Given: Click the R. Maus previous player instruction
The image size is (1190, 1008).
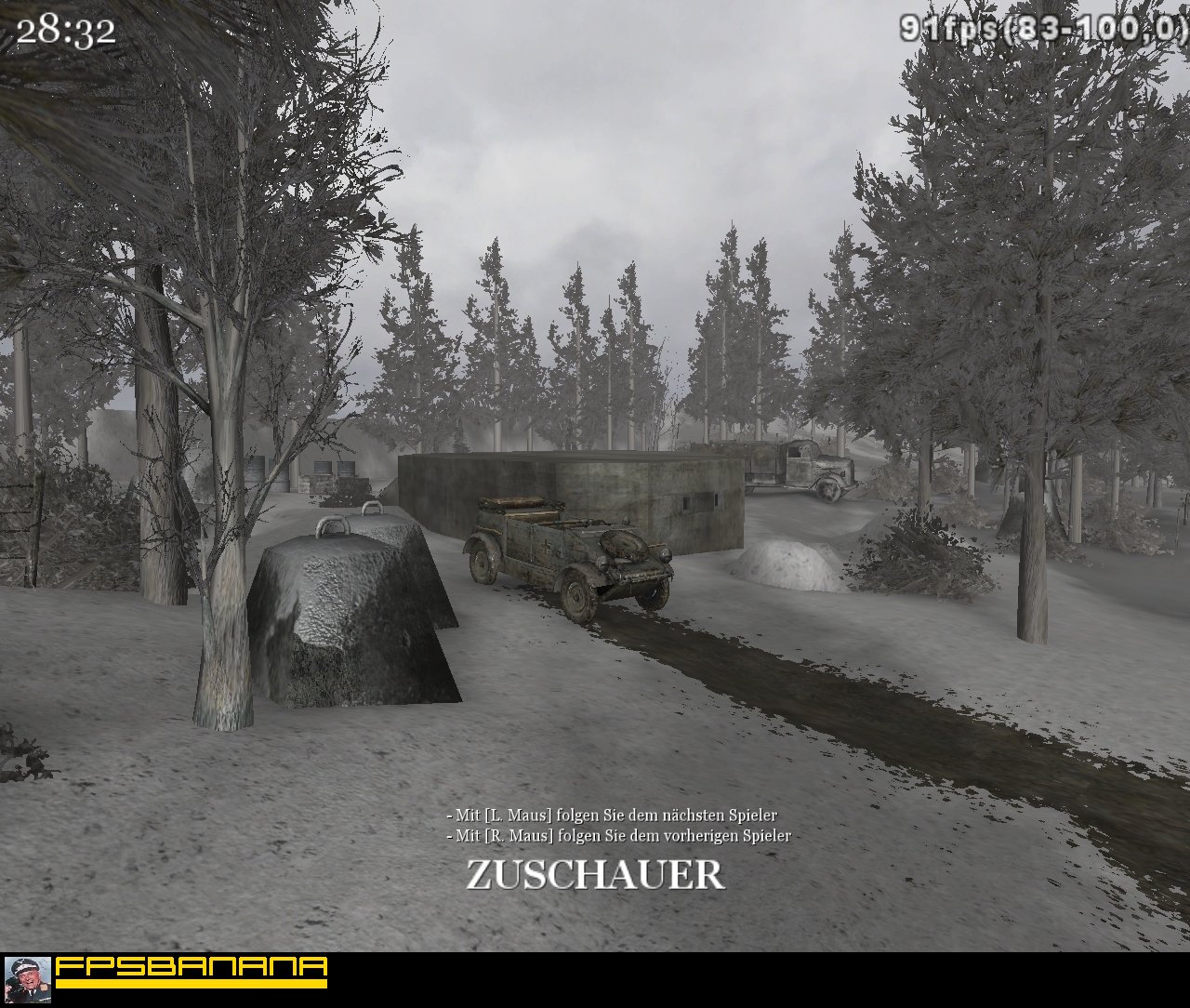Looking at the screenshot, I should click(618, 835).
